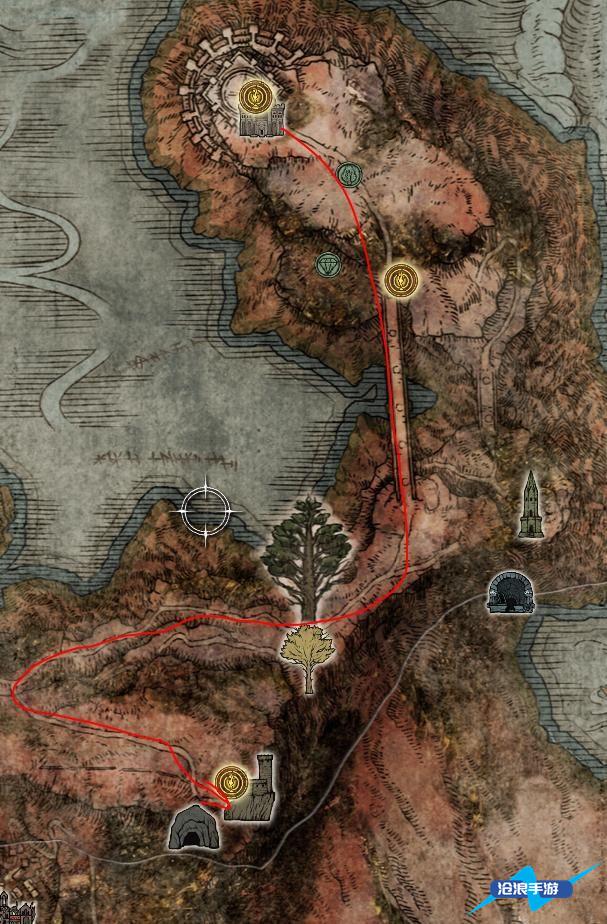
Task: Select the green flame marker on the road
Action: pyautogui.click(x=348, y=175)
